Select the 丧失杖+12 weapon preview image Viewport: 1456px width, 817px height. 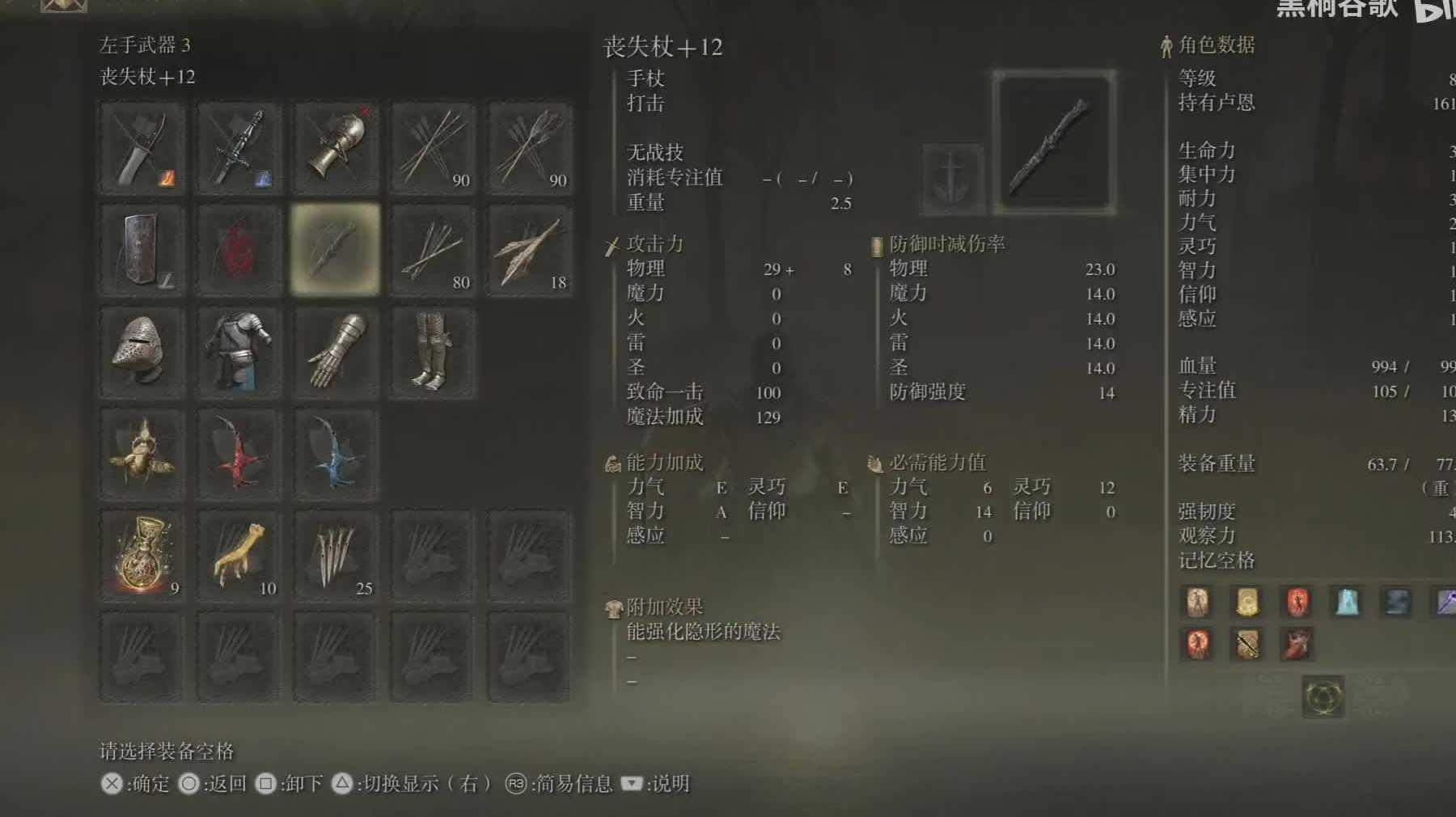click(1056, 142)
